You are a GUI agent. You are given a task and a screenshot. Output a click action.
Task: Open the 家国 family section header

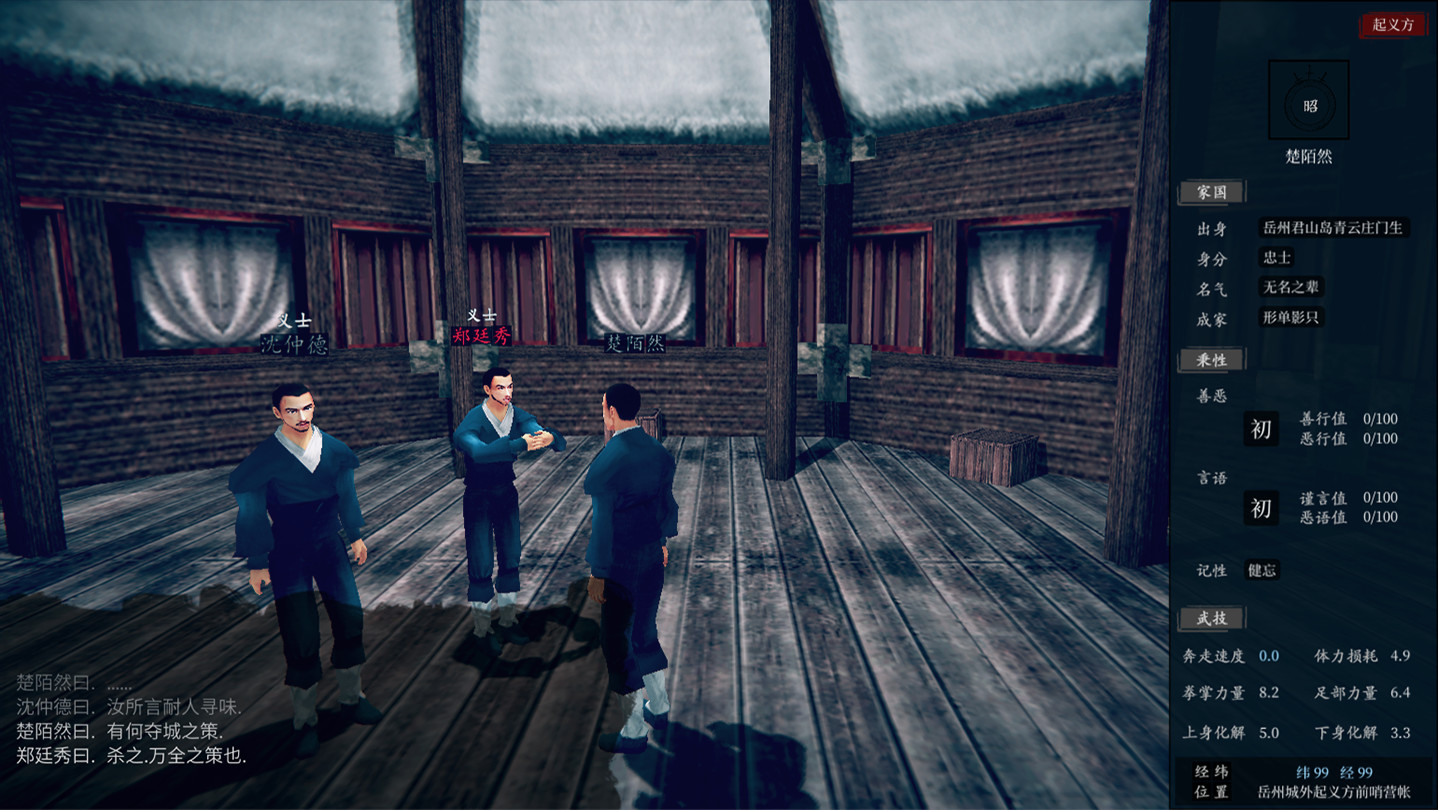(1210, 192)
